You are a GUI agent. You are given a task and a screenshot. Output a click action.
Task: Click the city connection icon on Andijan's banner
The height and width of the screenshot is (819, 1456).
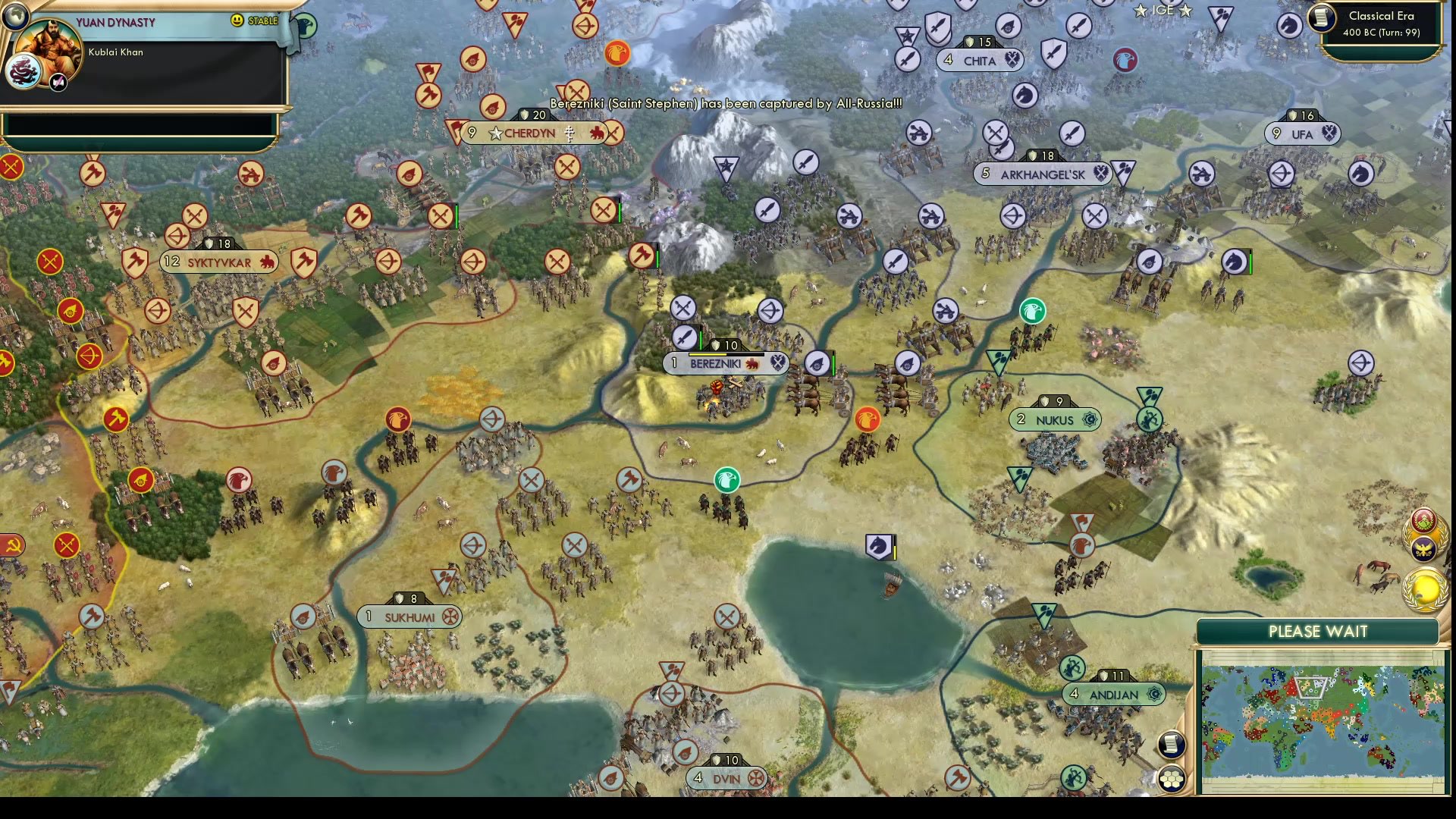[1155, 693]
